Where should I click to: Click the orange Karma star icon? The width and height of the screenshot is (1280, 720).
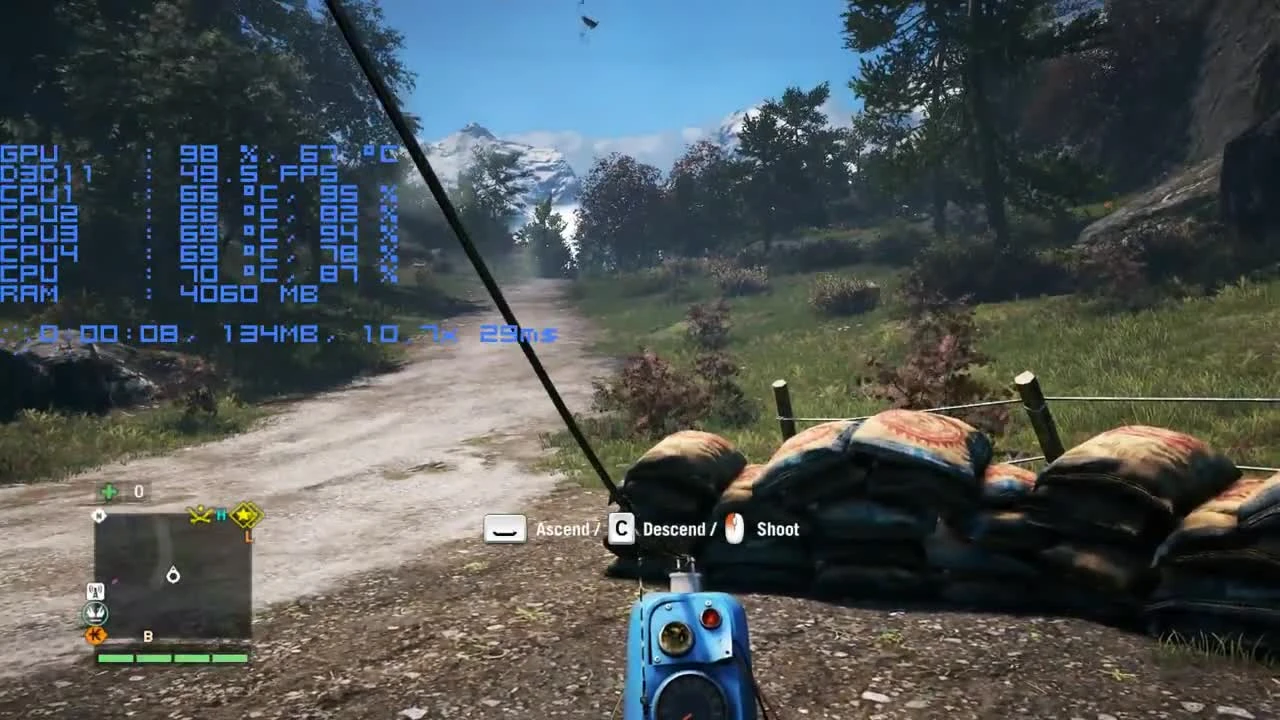click(x=94, y=635)
